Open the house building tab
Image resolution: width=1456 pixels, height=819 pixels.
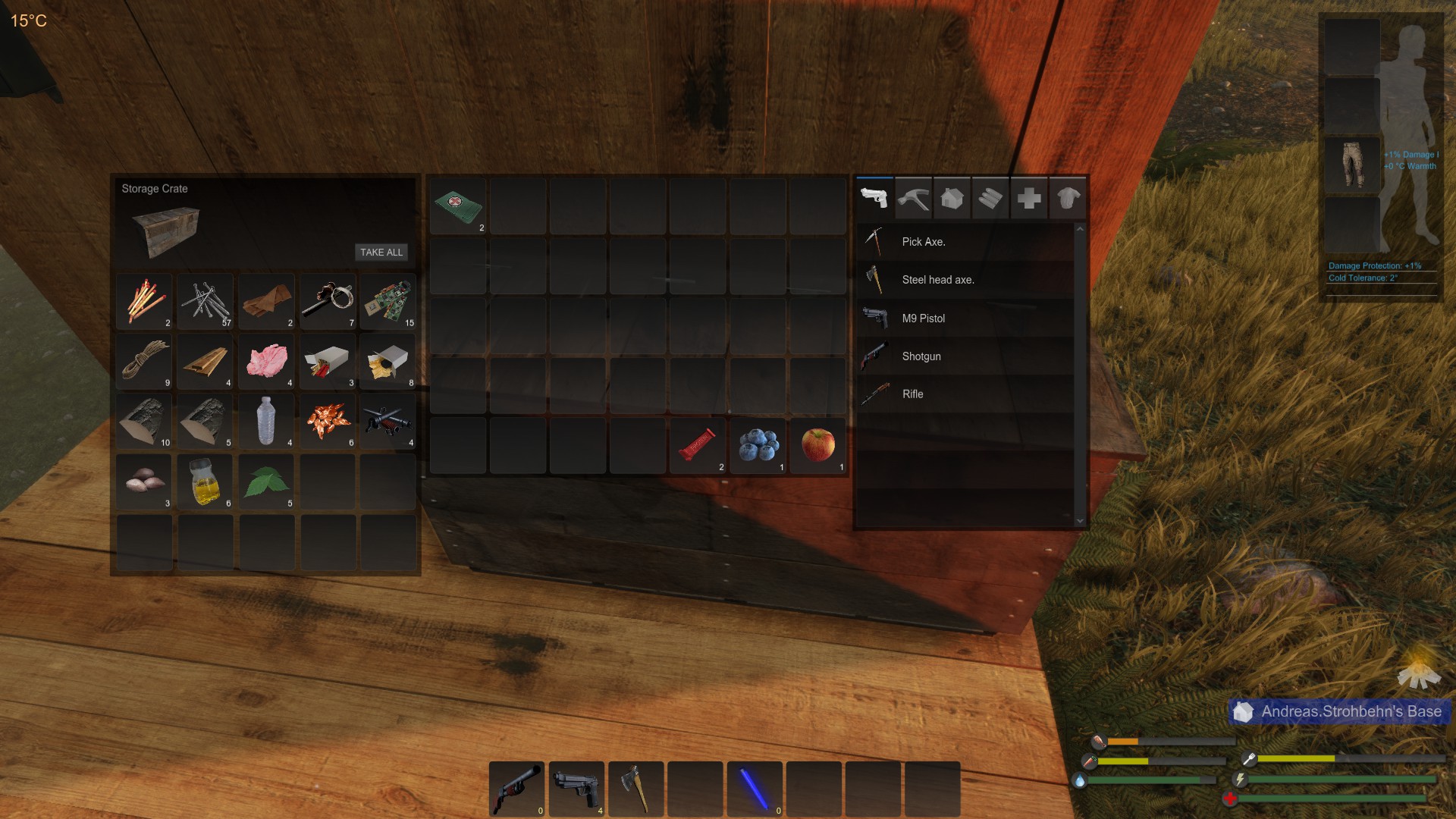952,199
